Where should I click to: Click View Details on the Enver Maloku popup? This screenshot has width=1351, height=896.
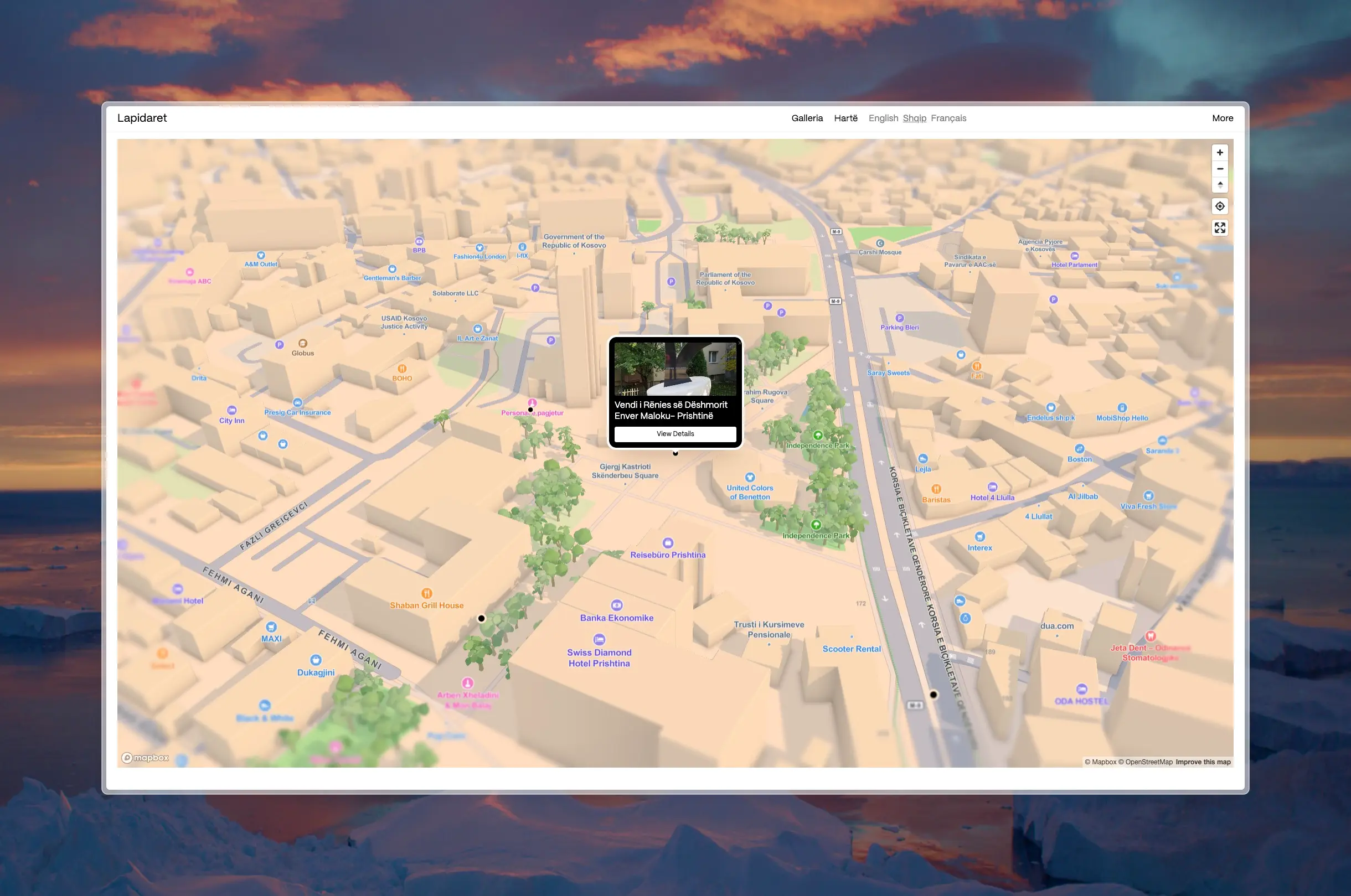[675, 434]
